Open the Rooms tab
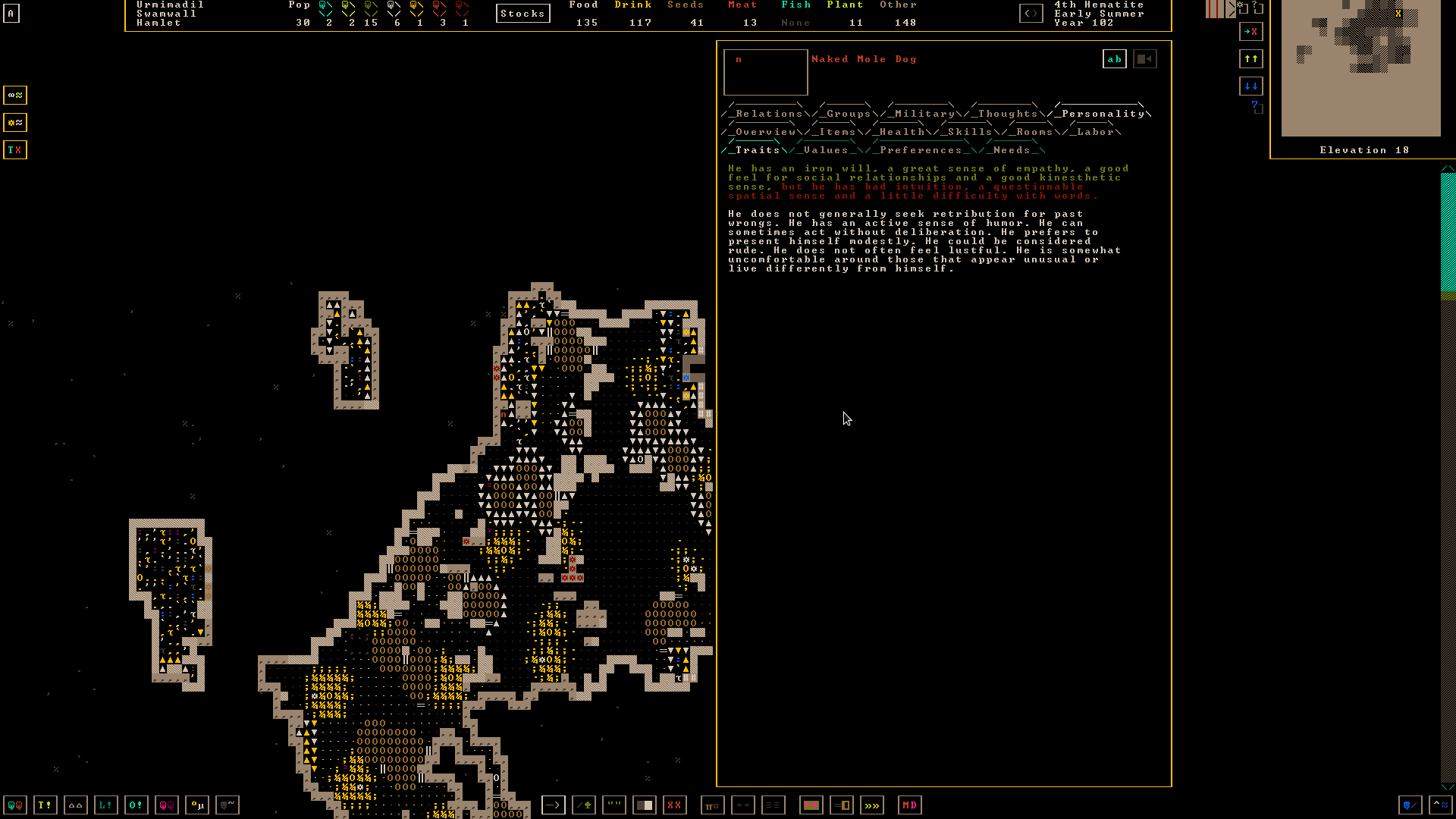This screenshot has width=1456, height=819. click(1034, 132)
